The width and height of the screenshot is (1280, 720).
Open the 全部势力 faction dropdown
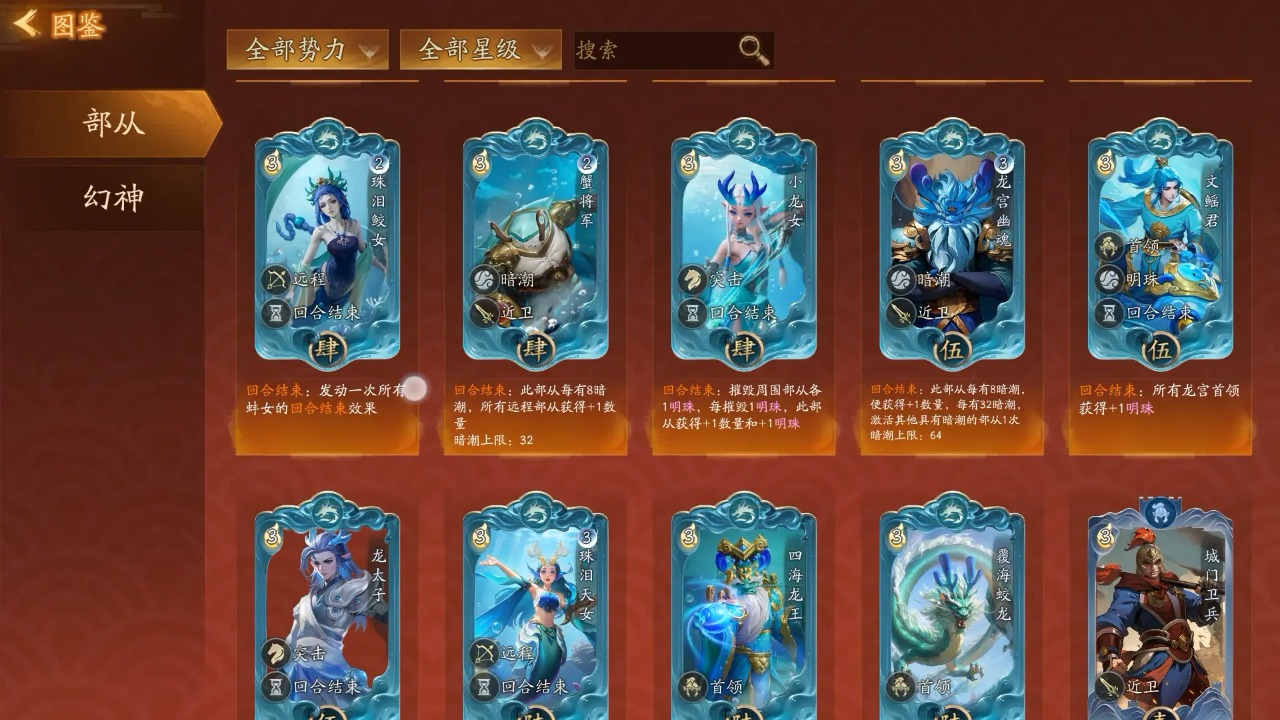click(x=308, y=48)
